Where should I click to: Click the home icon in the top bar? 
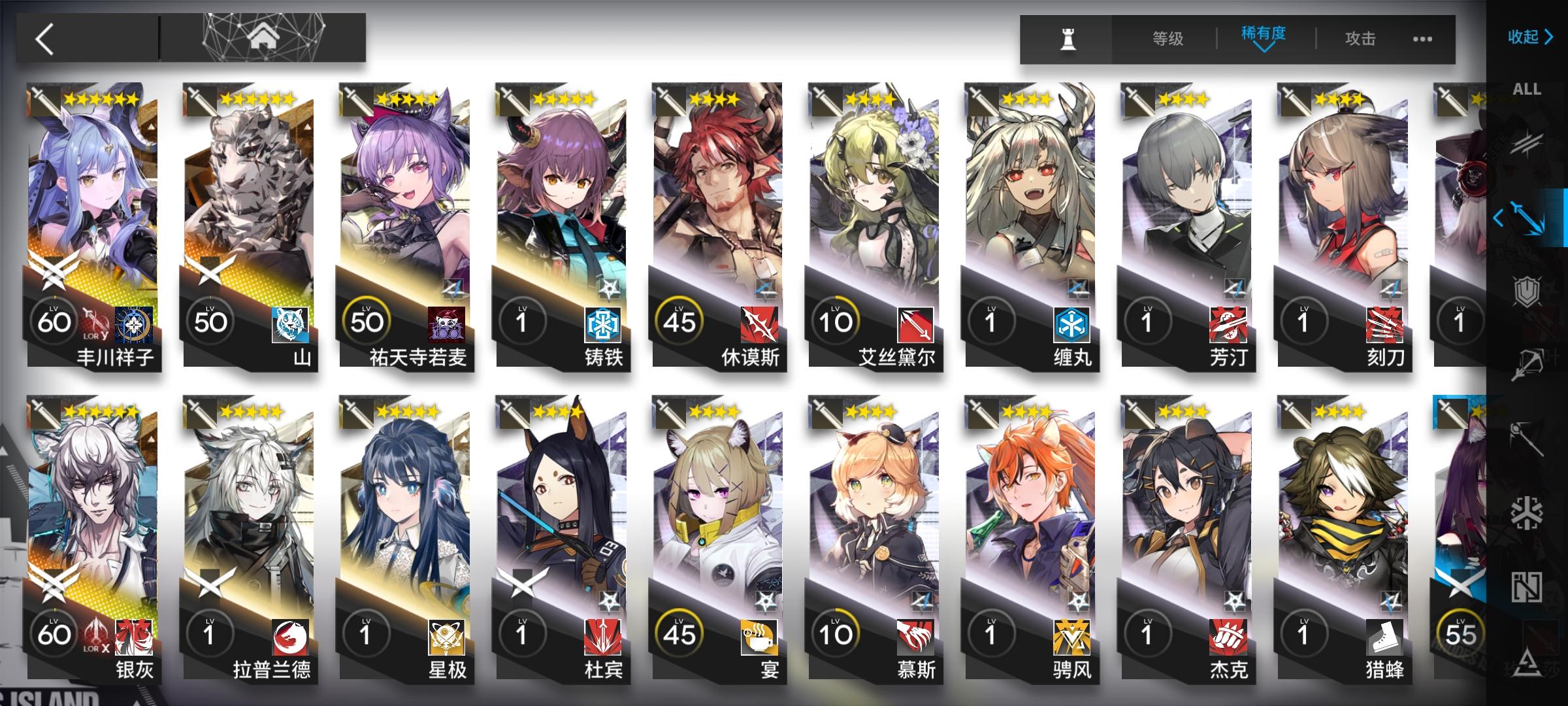point(264,37)
